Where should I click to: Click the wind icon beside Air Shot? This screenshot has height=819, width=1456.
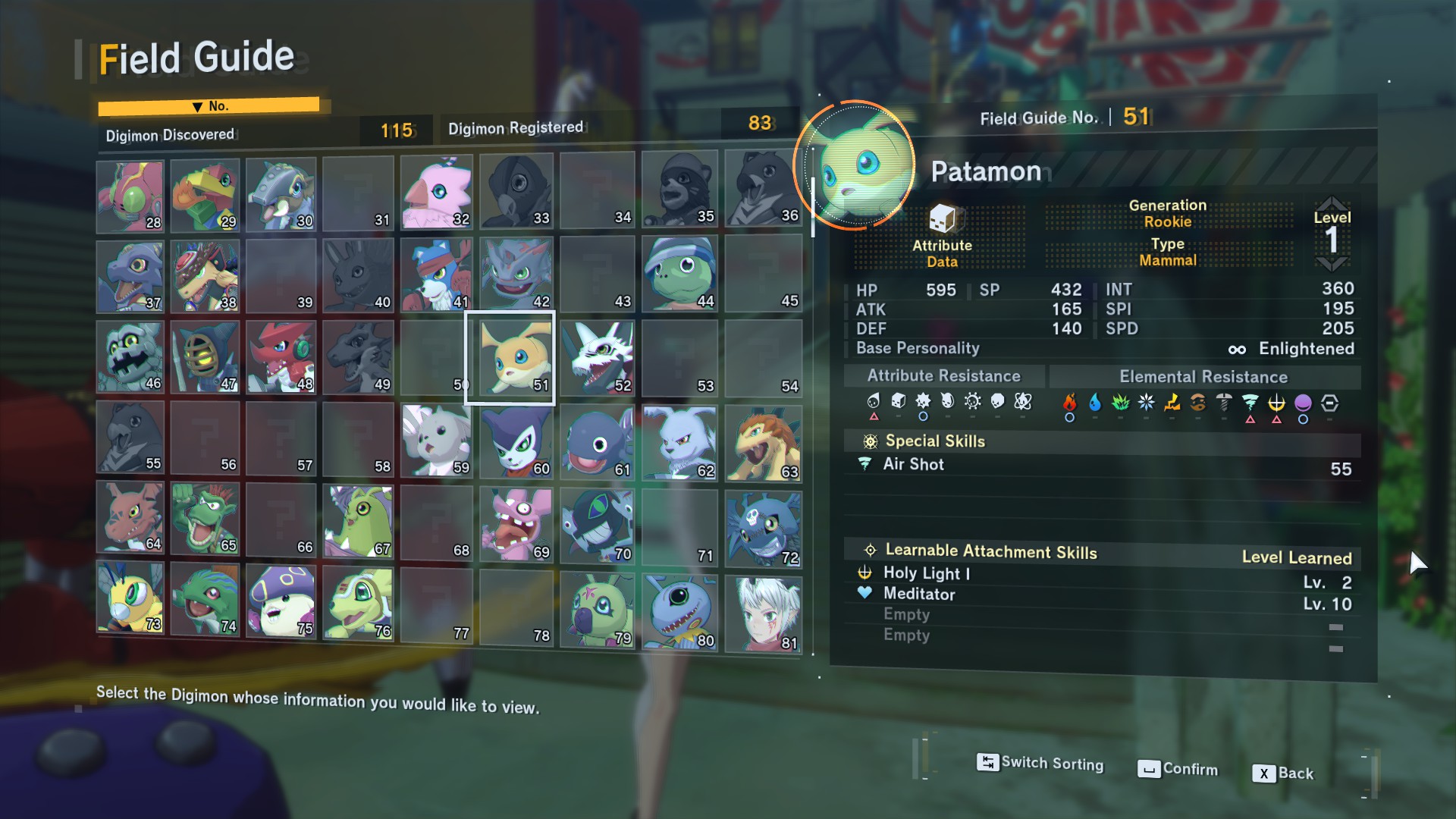pos(864,465)
